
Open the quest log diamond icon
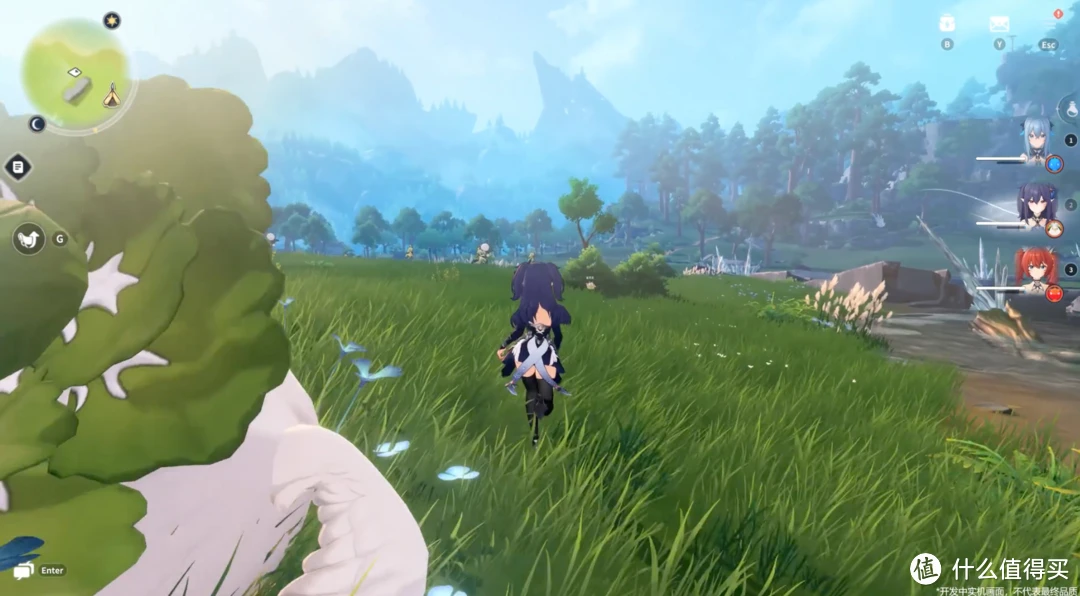[x=18, y=167]
